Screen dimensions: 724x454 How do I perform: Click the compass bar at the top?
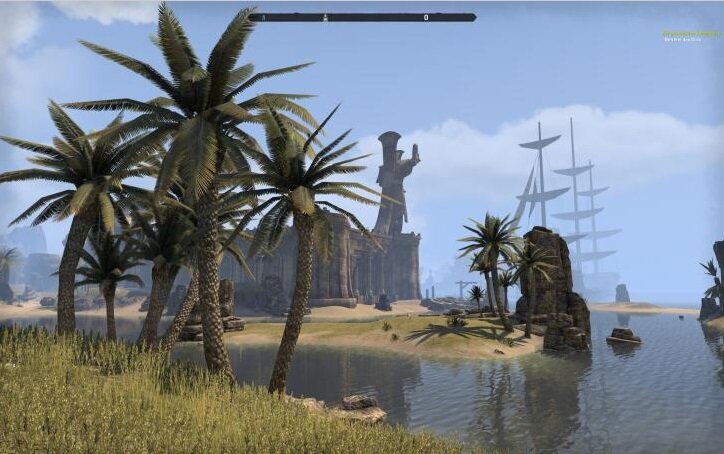pyautogui.click(x=362, y=17)
